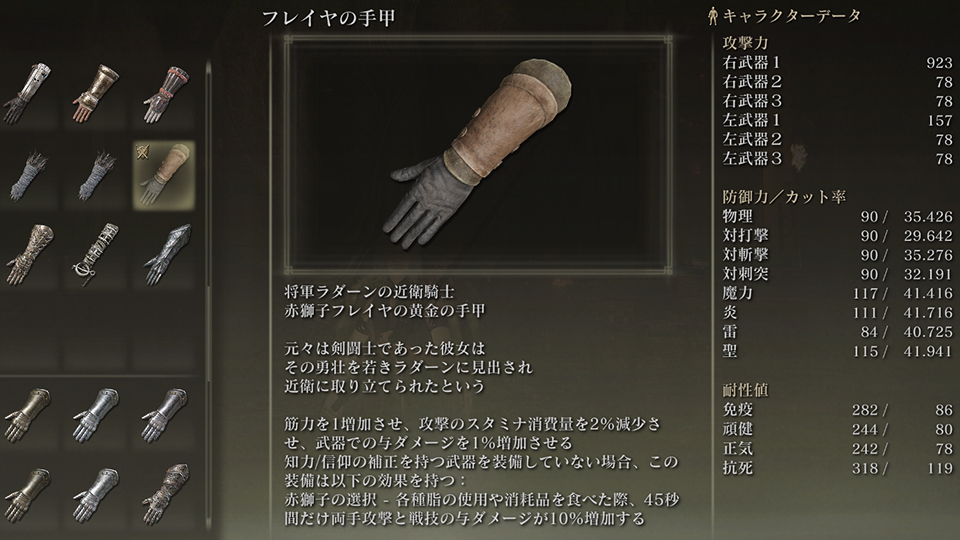The width and height of the screenshot is (960, 540).
Task: Select the highlighted Freyja's tan leather gauntlet slot
Action: [163, 173]
